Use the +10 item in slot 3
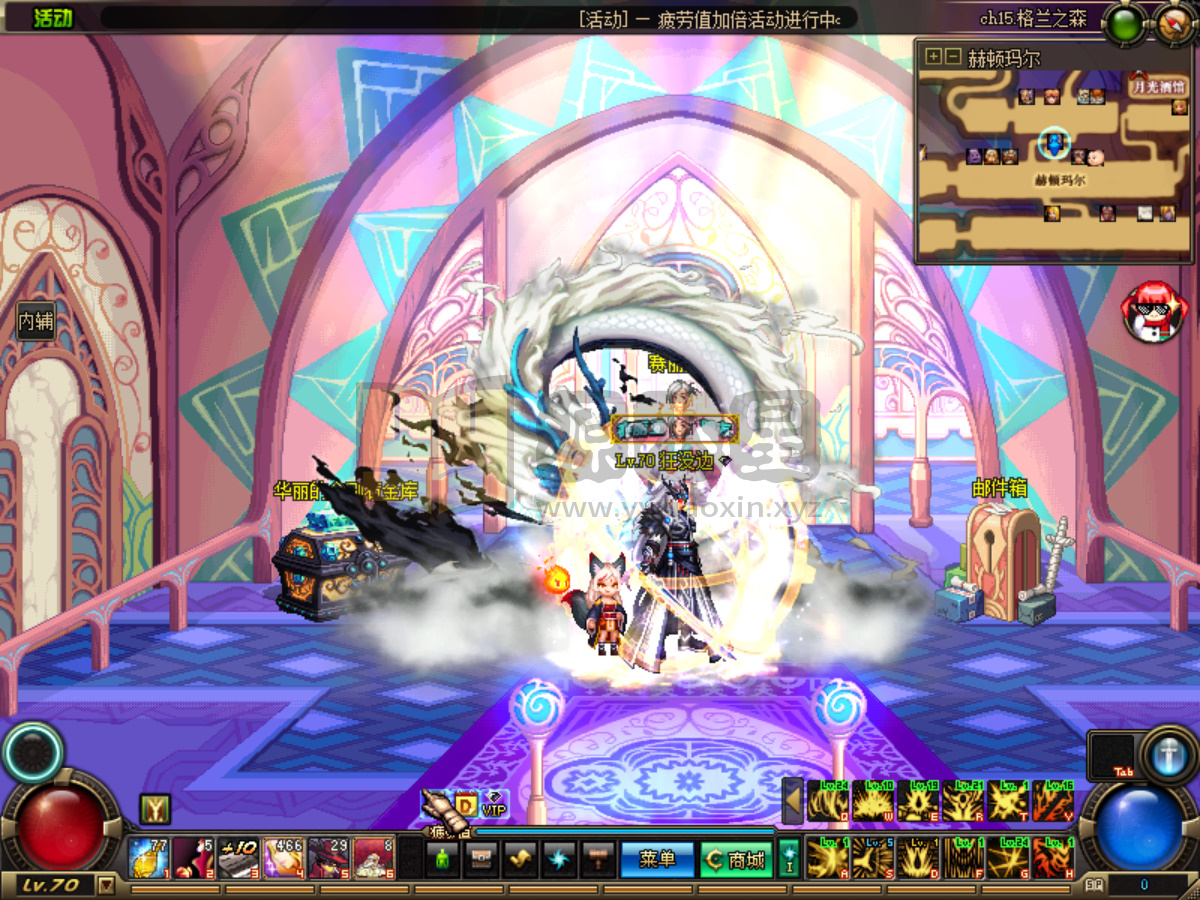 237,858
